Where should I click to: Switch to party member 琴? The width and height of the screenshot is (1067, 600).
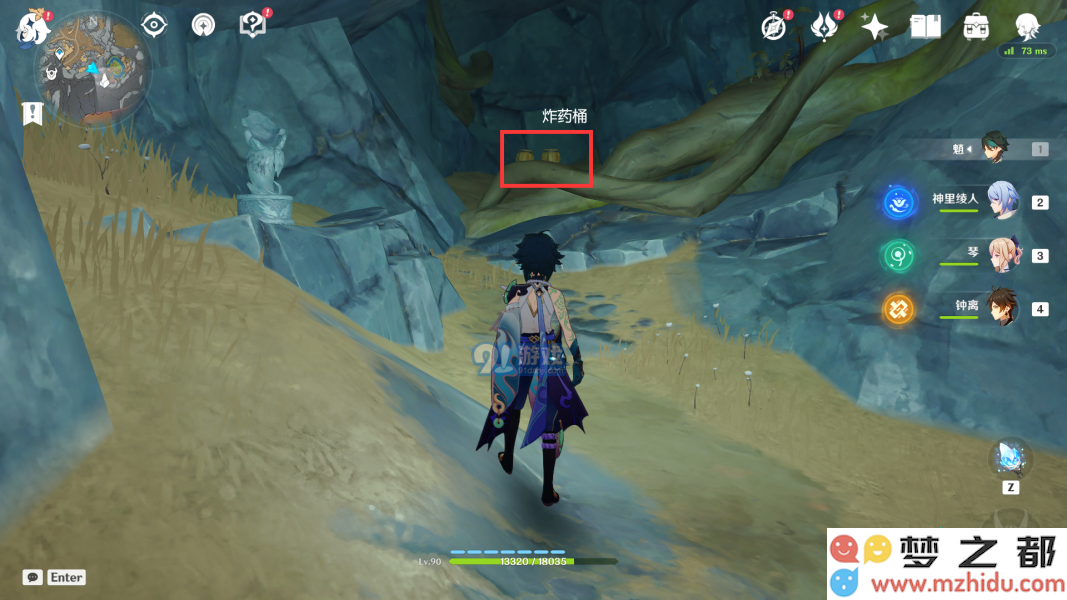tap(1003, 254)
